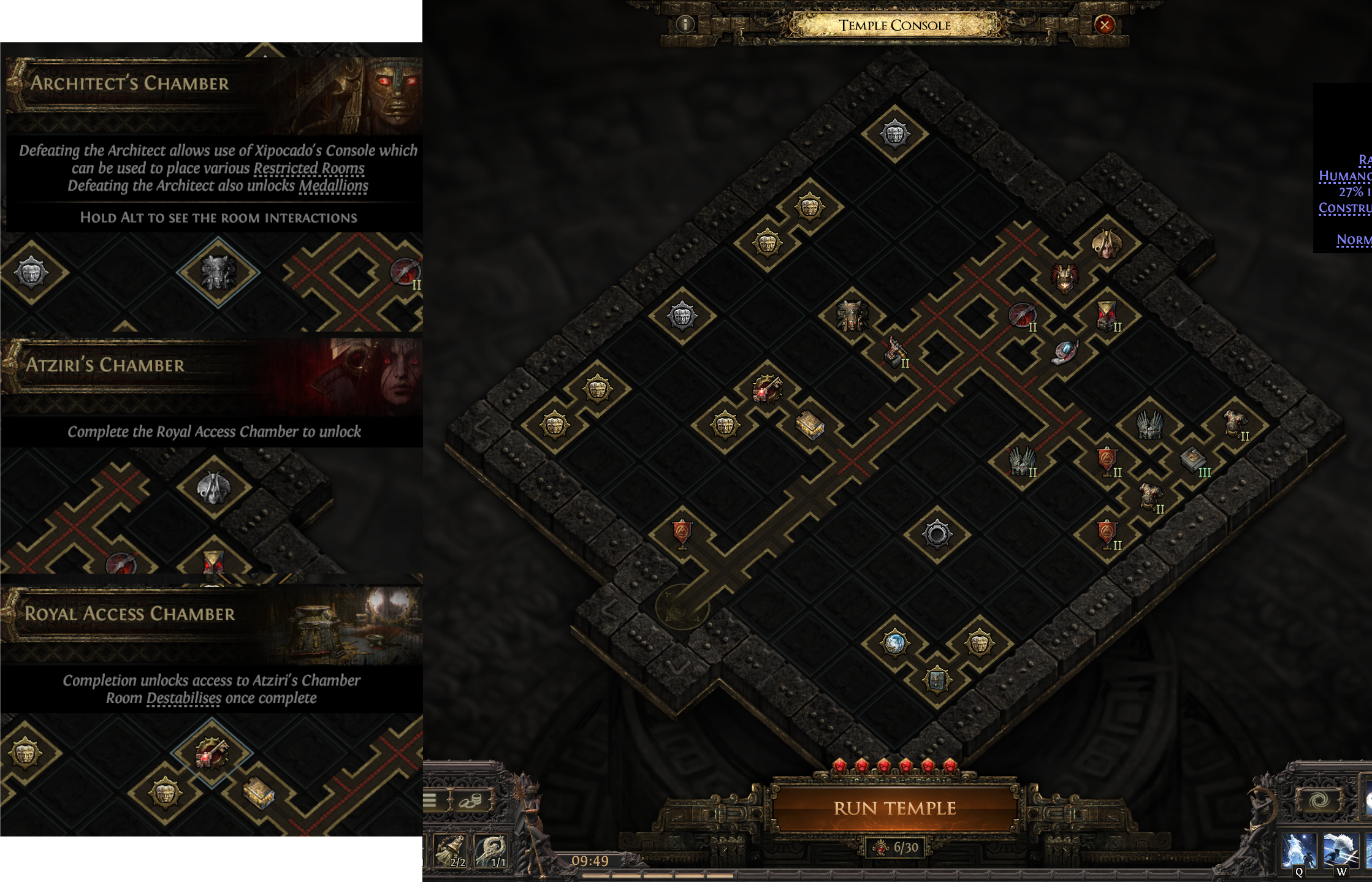The width and height of the screenshot is (1372, 882).
Task: Select the golden treasure chest room tile
Action: [x=809, y=424]
